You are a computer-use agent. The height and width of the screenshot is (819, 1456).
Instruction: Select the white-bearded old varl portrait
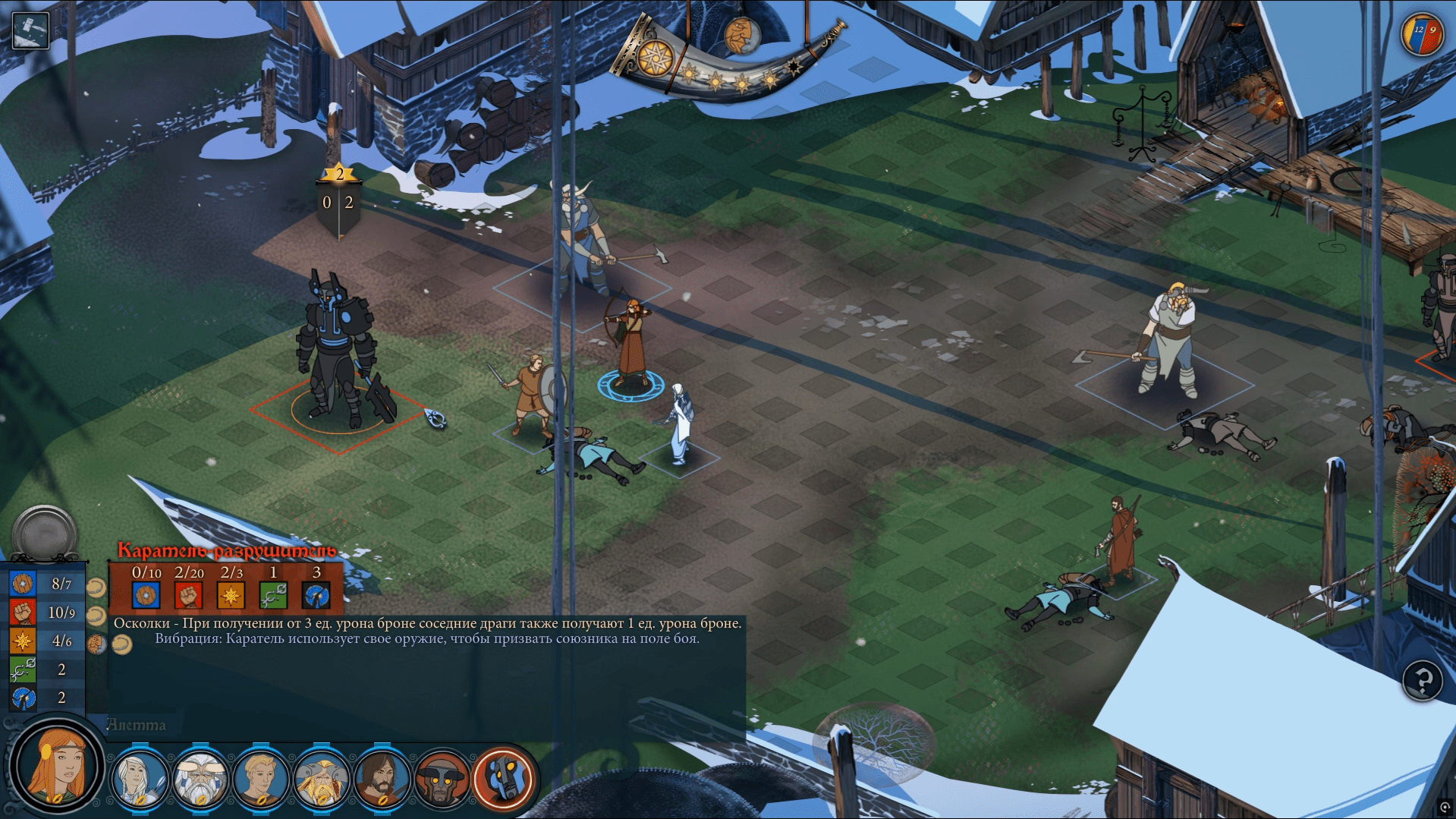200,779
